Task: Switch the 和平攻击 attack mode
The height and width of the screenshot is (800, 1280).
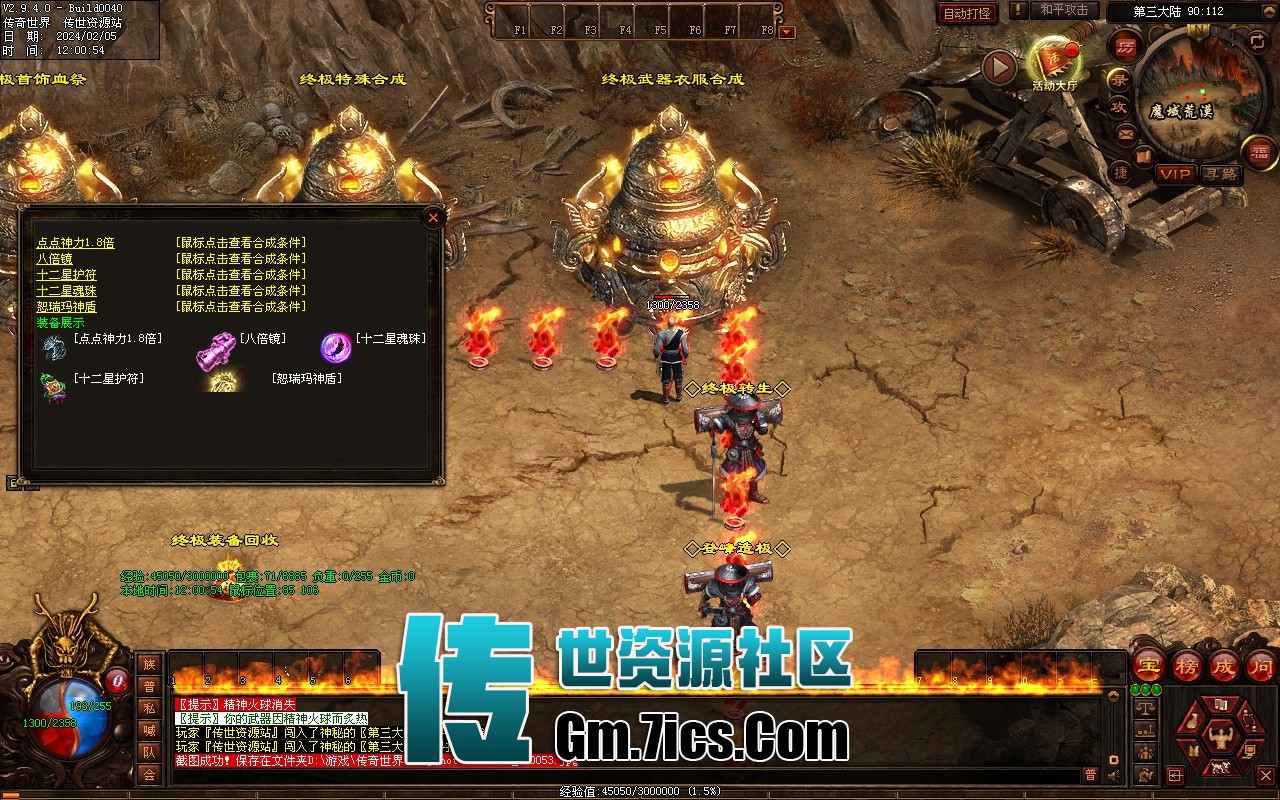Action: point(1064,10)
